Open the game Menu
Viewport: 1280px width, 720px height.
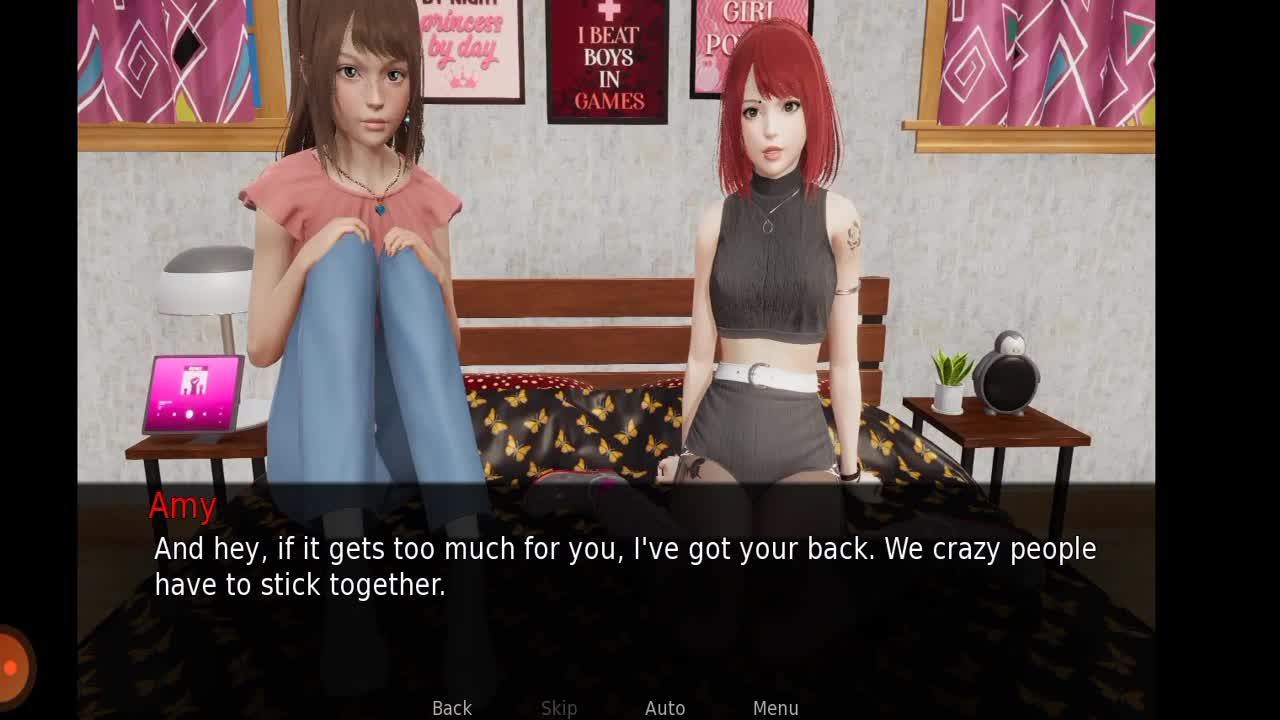click(x=775, y=708)
